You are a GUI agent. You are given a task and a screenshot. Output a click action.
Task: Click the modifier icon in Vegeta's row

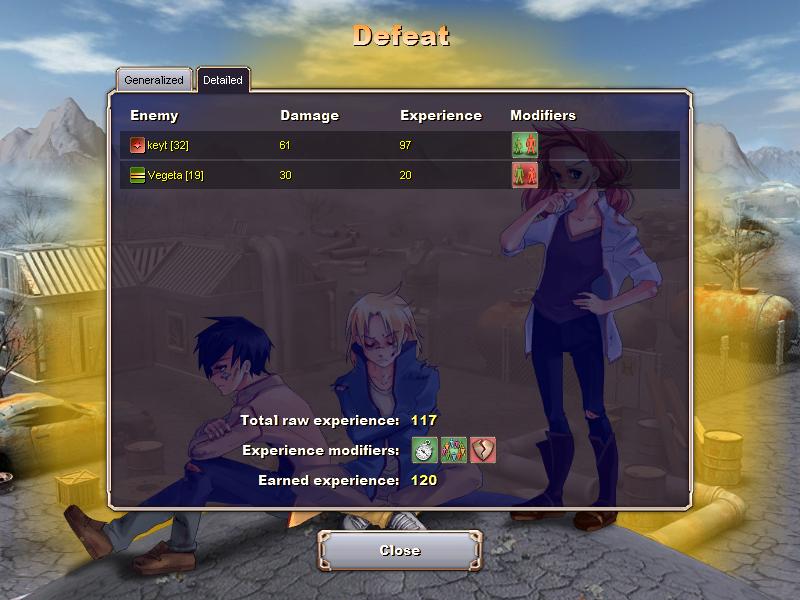[525, 175]
